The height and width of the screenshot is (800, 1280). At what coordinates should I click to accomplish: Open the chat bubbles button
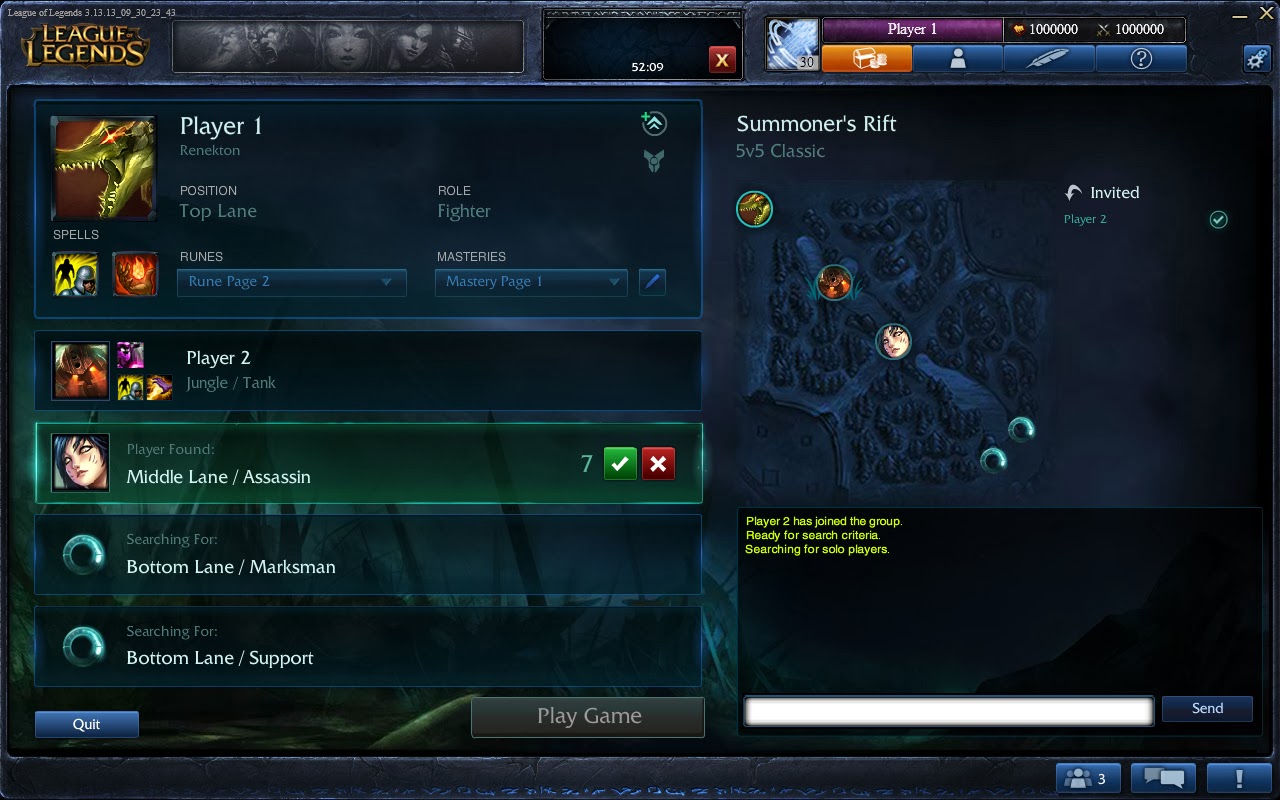(x=1163, y=778)
